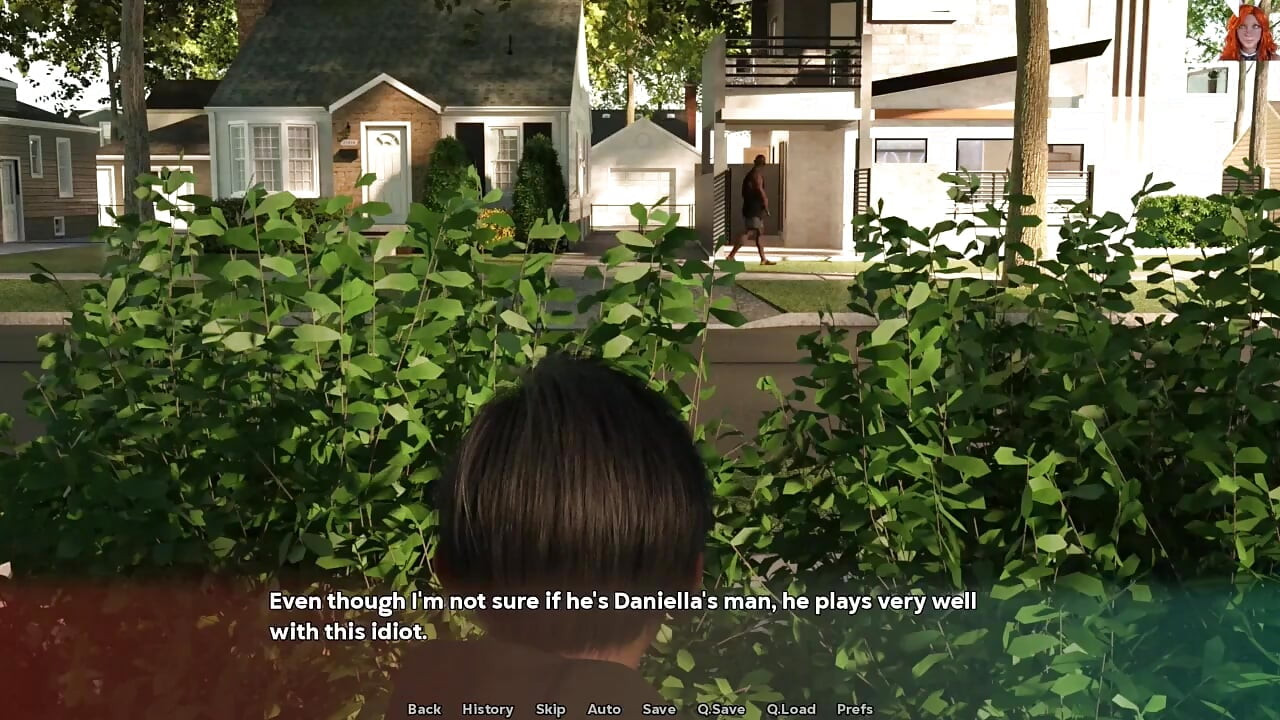
Task: Select Skip in the bottom quick menu
Action: [551, 709]
